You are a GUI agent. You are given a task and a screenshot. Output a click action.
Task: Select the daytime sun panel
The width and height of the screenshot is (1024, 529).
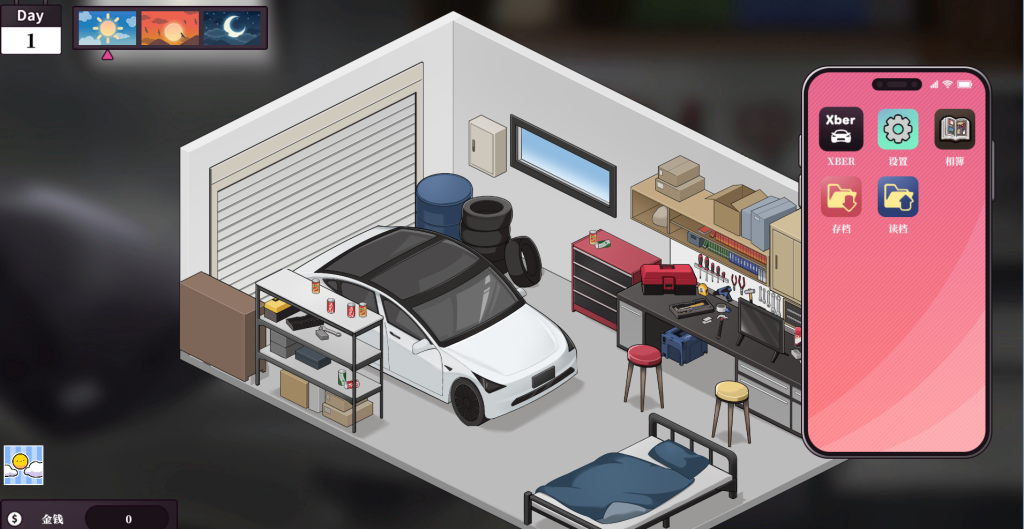coord(107,28)
